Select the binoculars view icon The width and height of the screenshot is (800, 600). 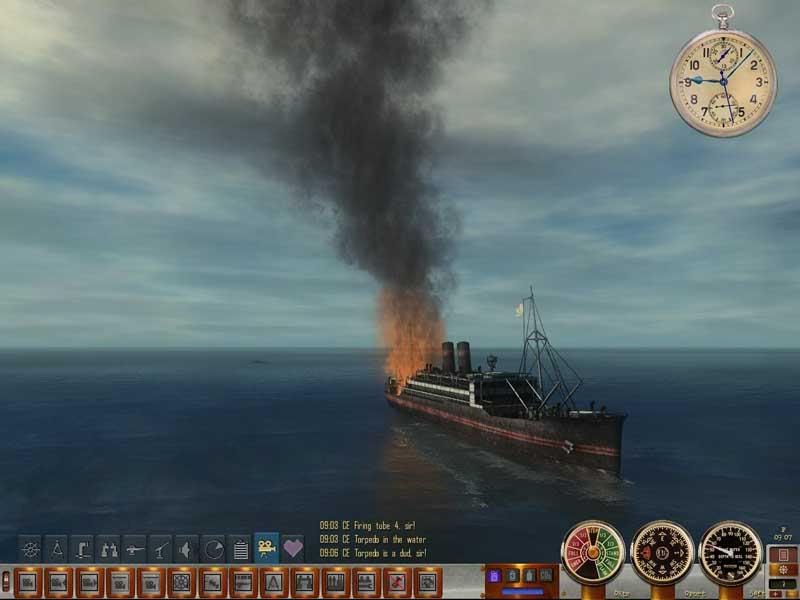108,548
